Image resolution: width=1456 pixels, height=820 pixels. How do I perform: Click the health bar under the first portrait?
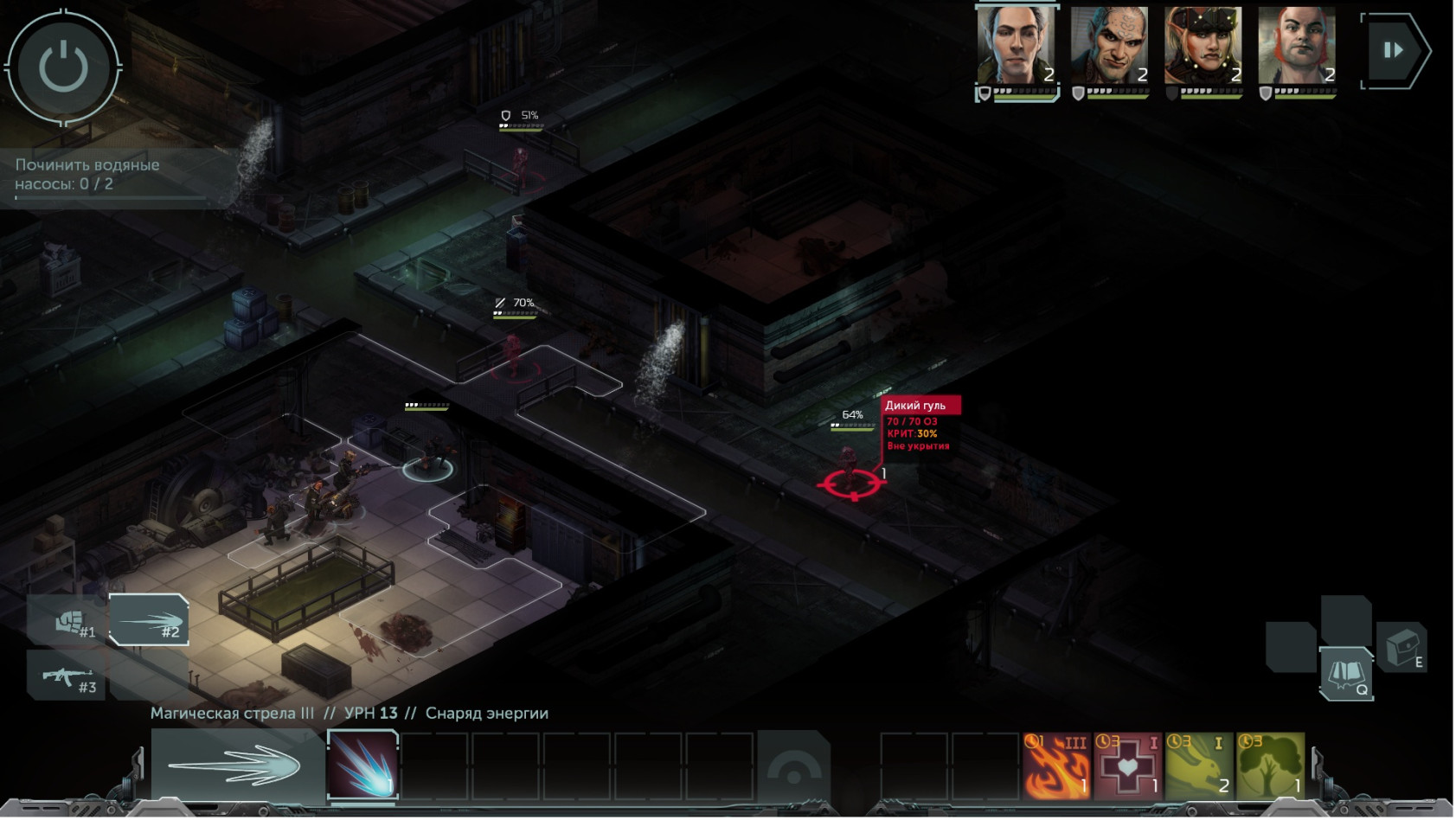tap(1025, 98)
